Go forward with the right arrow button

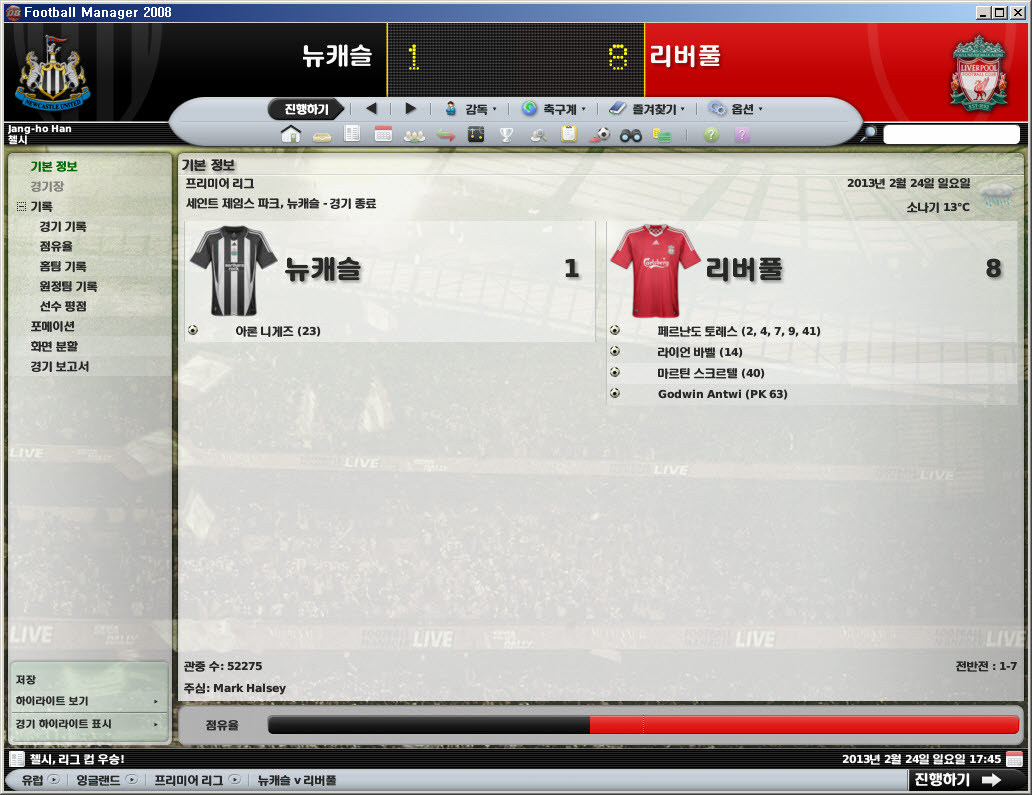tap(410, 109)
